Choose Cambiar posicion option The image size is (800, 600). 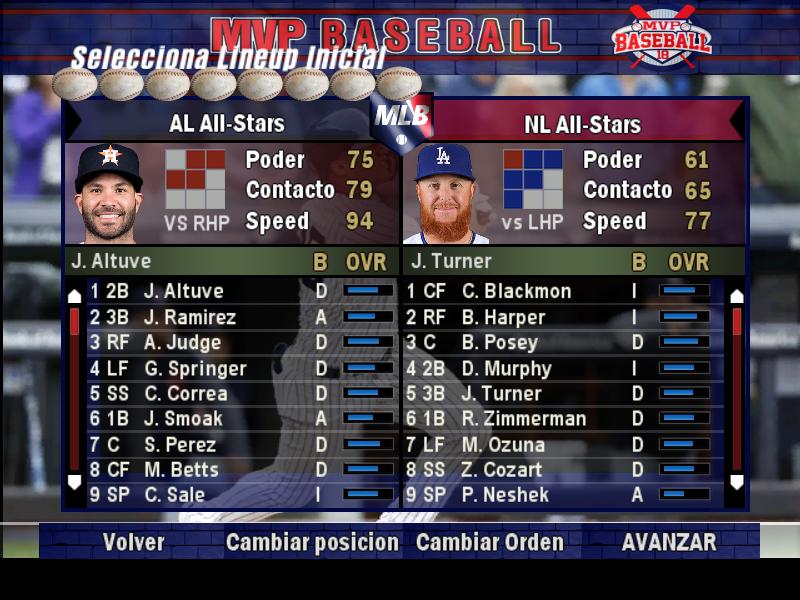[x=312, y=543]
